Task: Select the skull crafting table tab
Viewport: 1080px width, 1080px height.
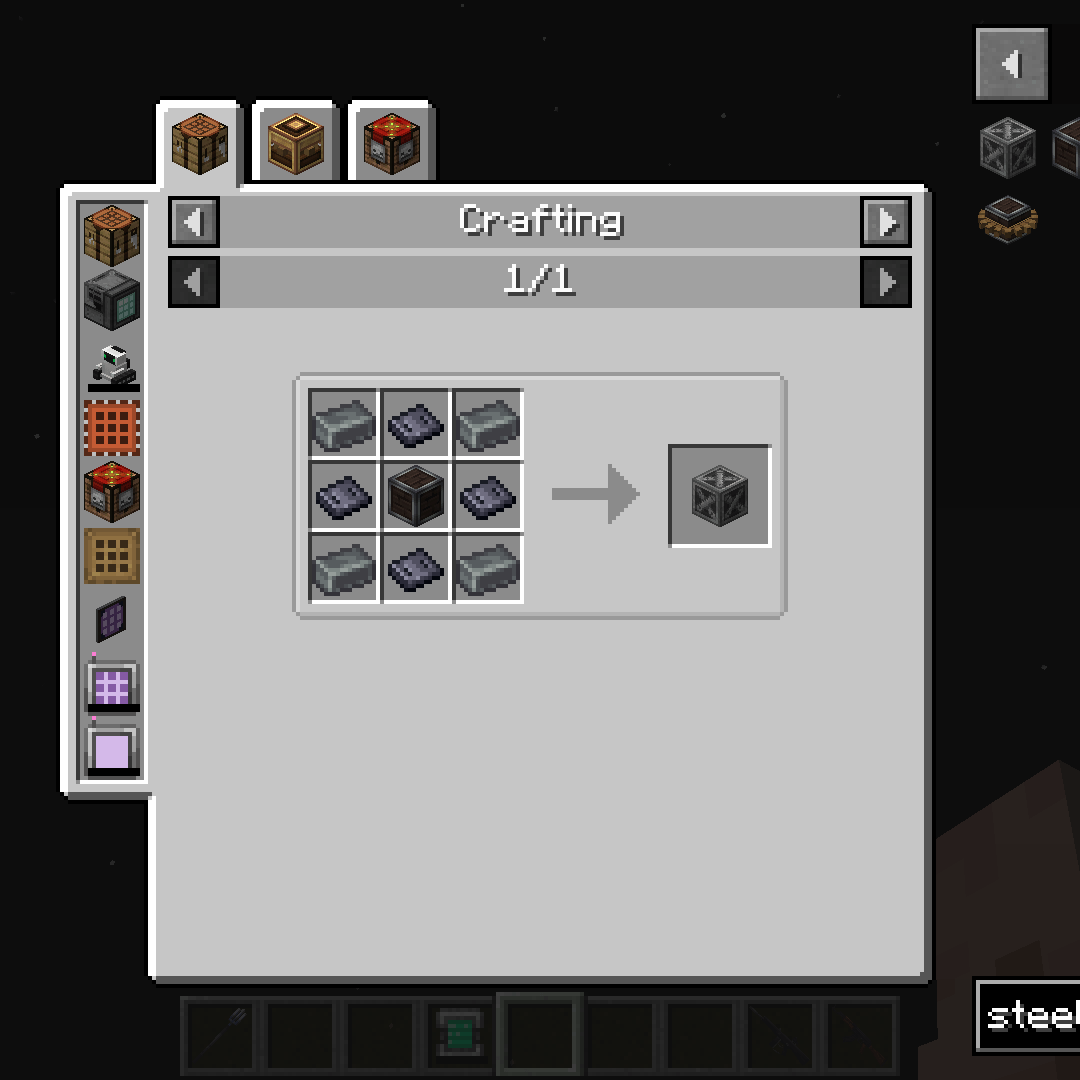Action: point(391,144)
